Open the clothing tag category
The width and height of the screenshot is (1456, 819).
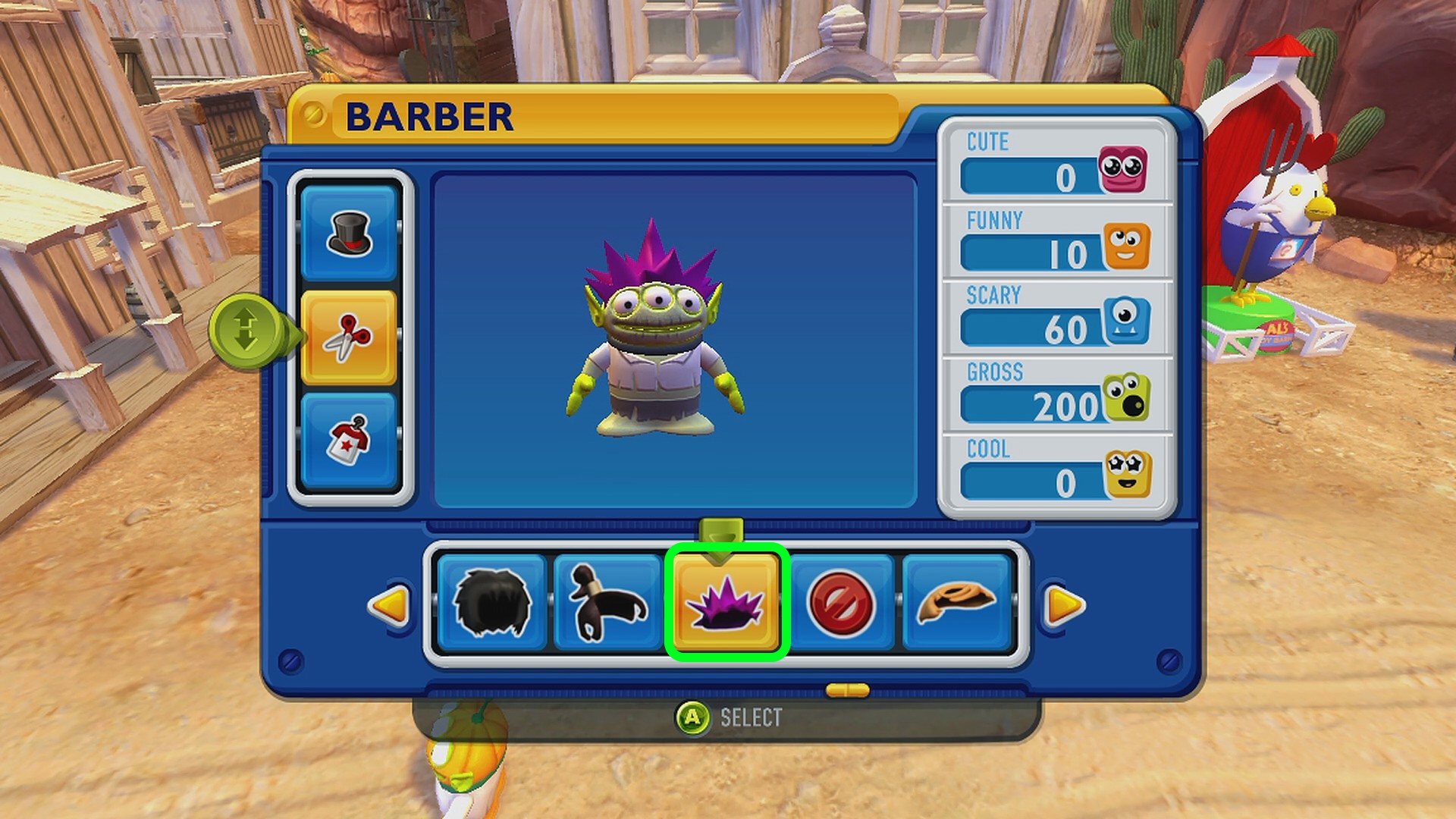tap(350, 441)
